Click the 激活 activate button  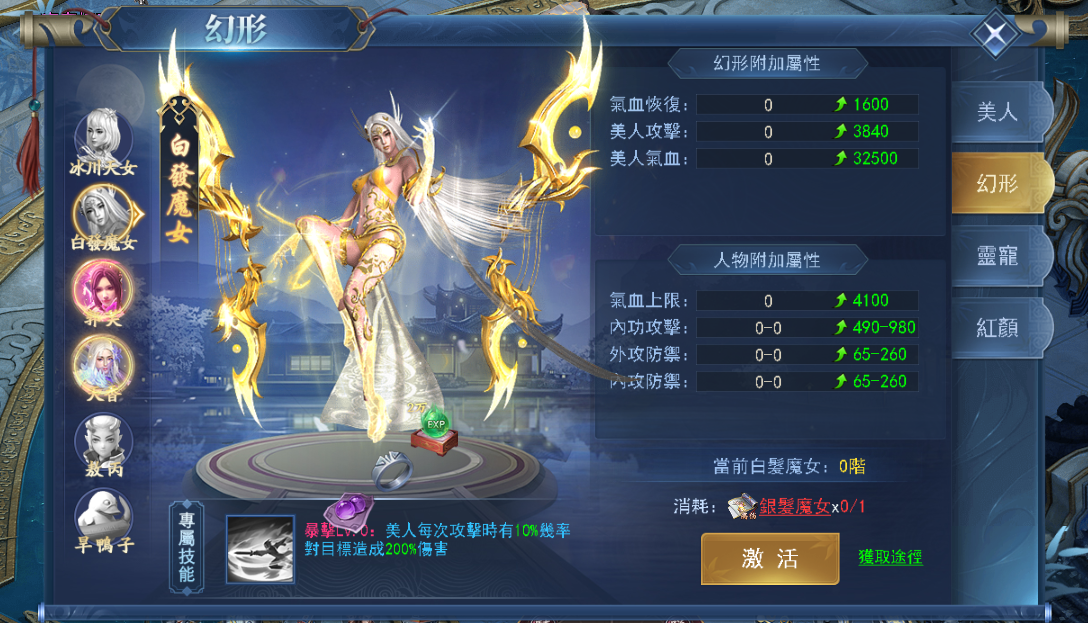coord(769,558)
